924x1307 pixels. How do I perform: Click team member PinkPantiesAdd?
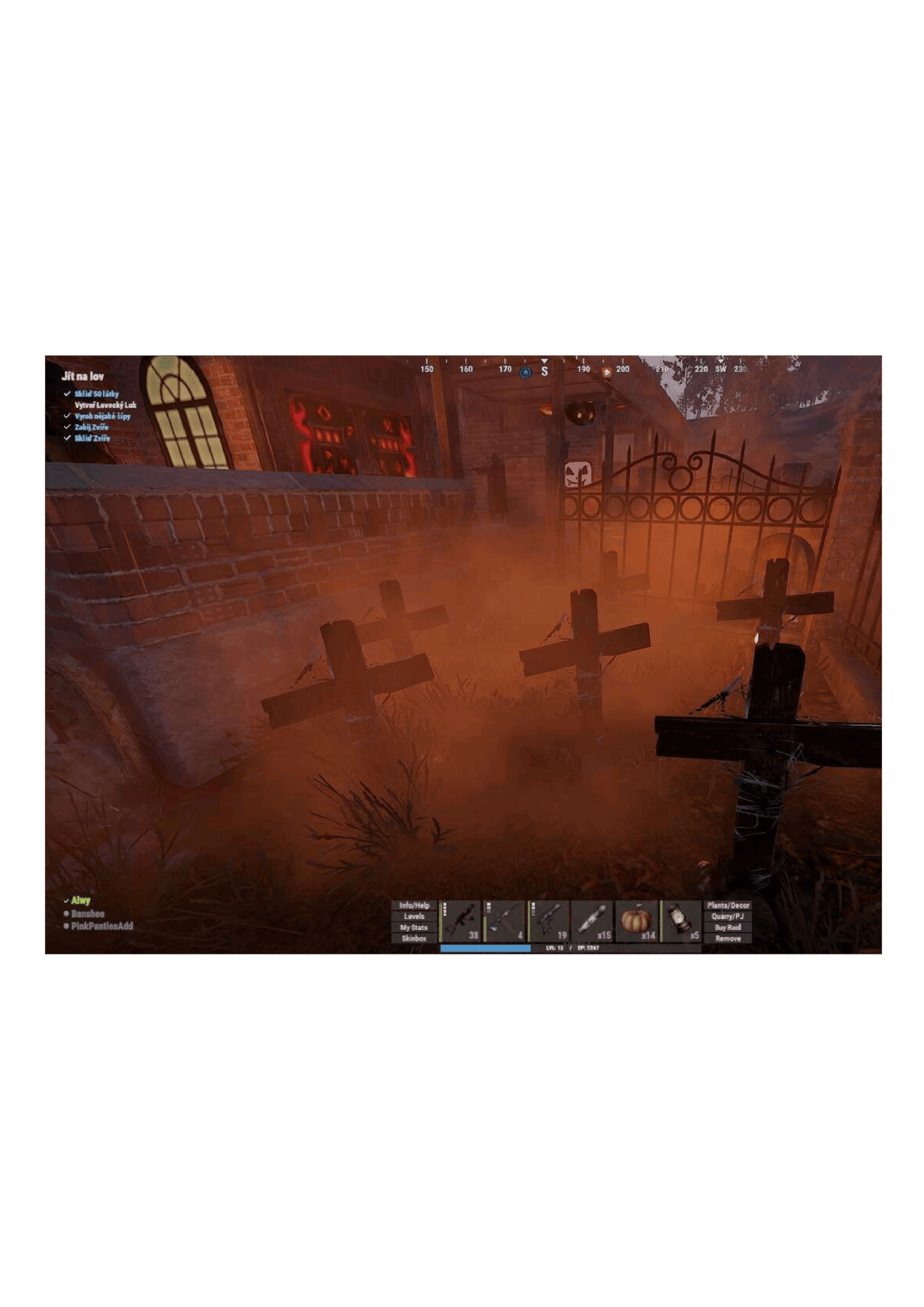click(102, 926)
